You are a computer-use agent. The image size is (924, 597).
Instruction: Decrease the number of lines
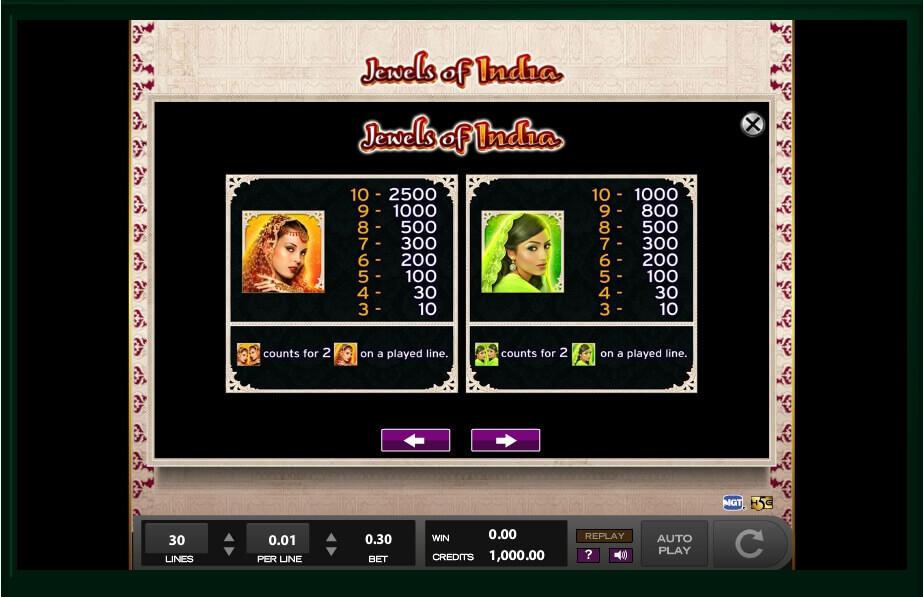point(229,551)
